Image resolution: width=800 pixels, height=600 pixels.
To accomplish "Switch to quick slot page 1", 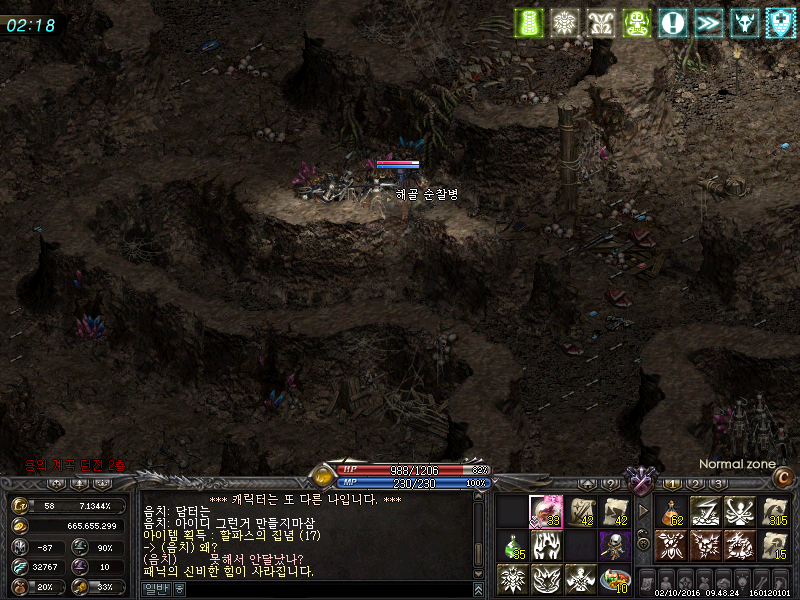I will (672, 484).
